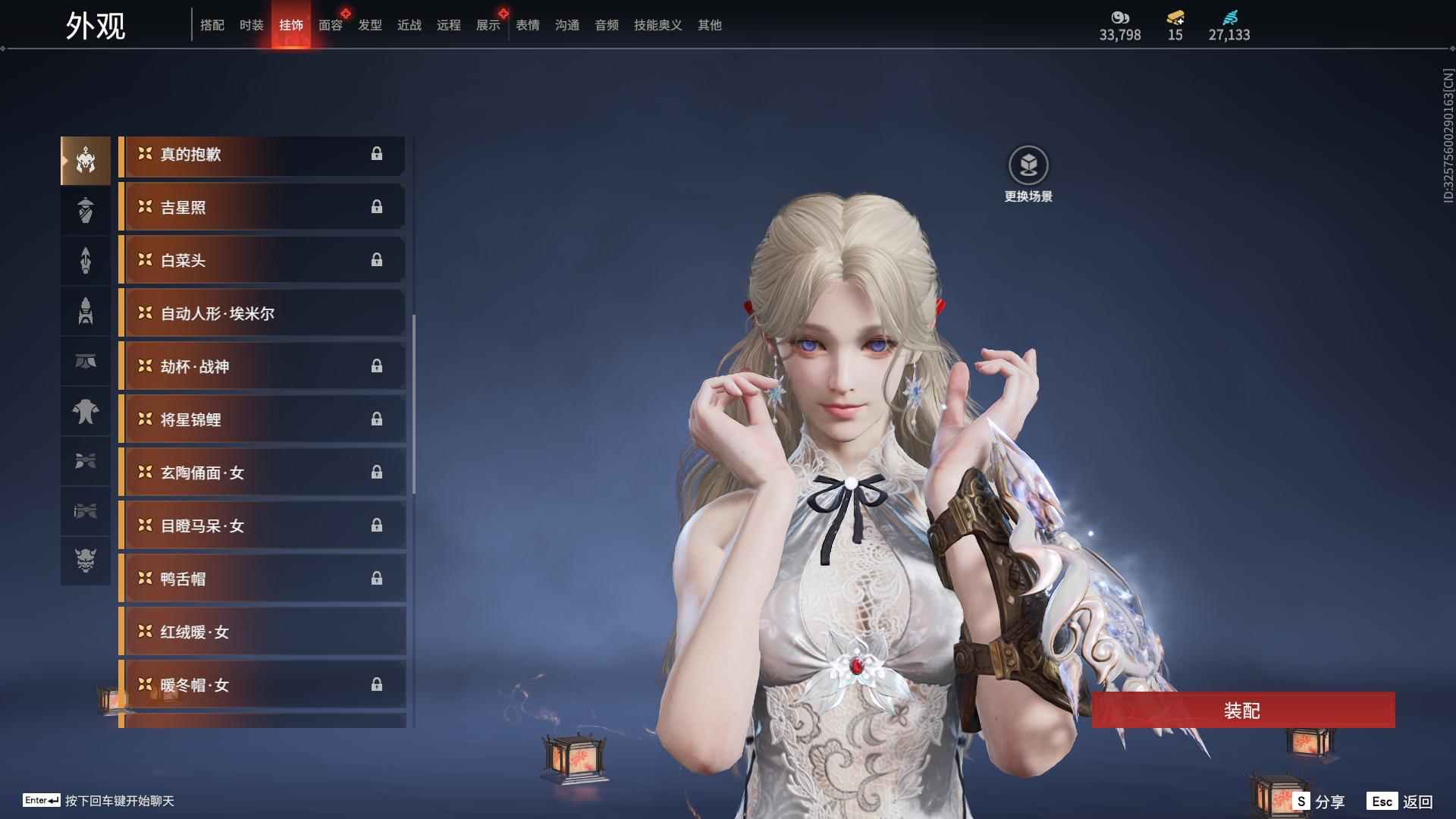This screenshot has height=819, width=1456.
Task: Open the 时装 tab
Action: [251, 25]
